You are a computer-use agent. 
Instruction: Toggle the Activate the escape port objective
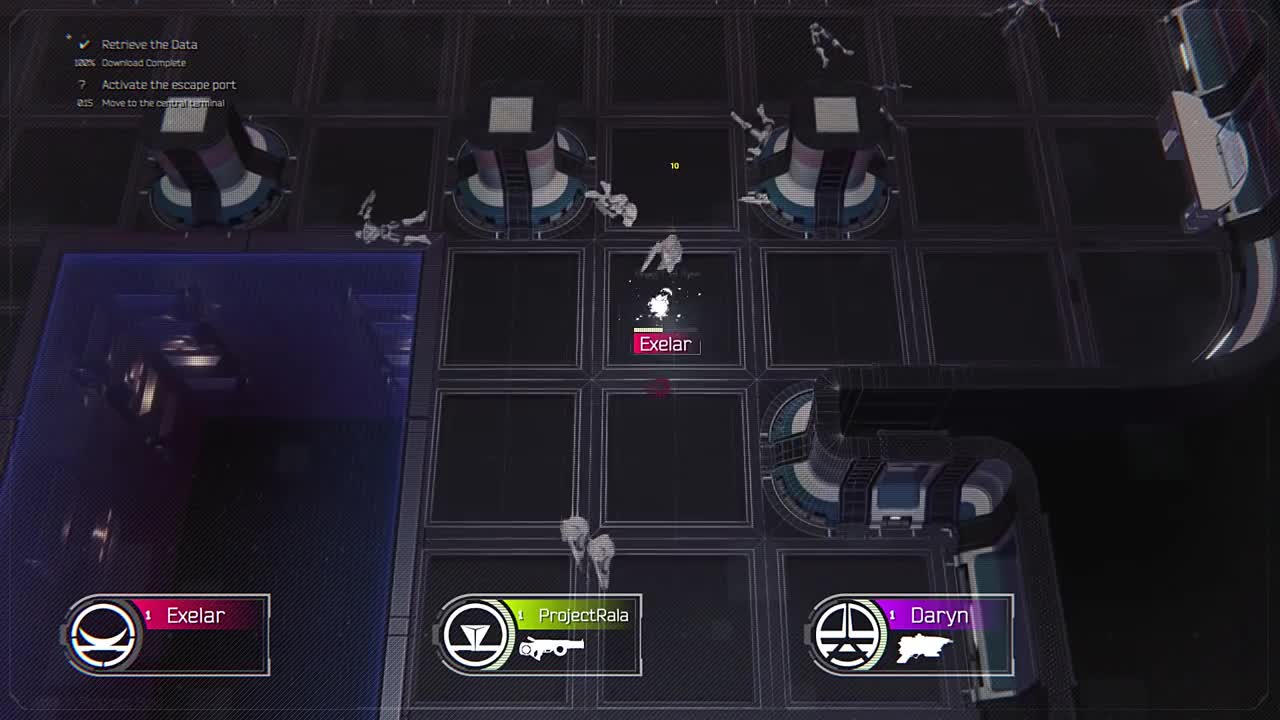pos(166,85)
